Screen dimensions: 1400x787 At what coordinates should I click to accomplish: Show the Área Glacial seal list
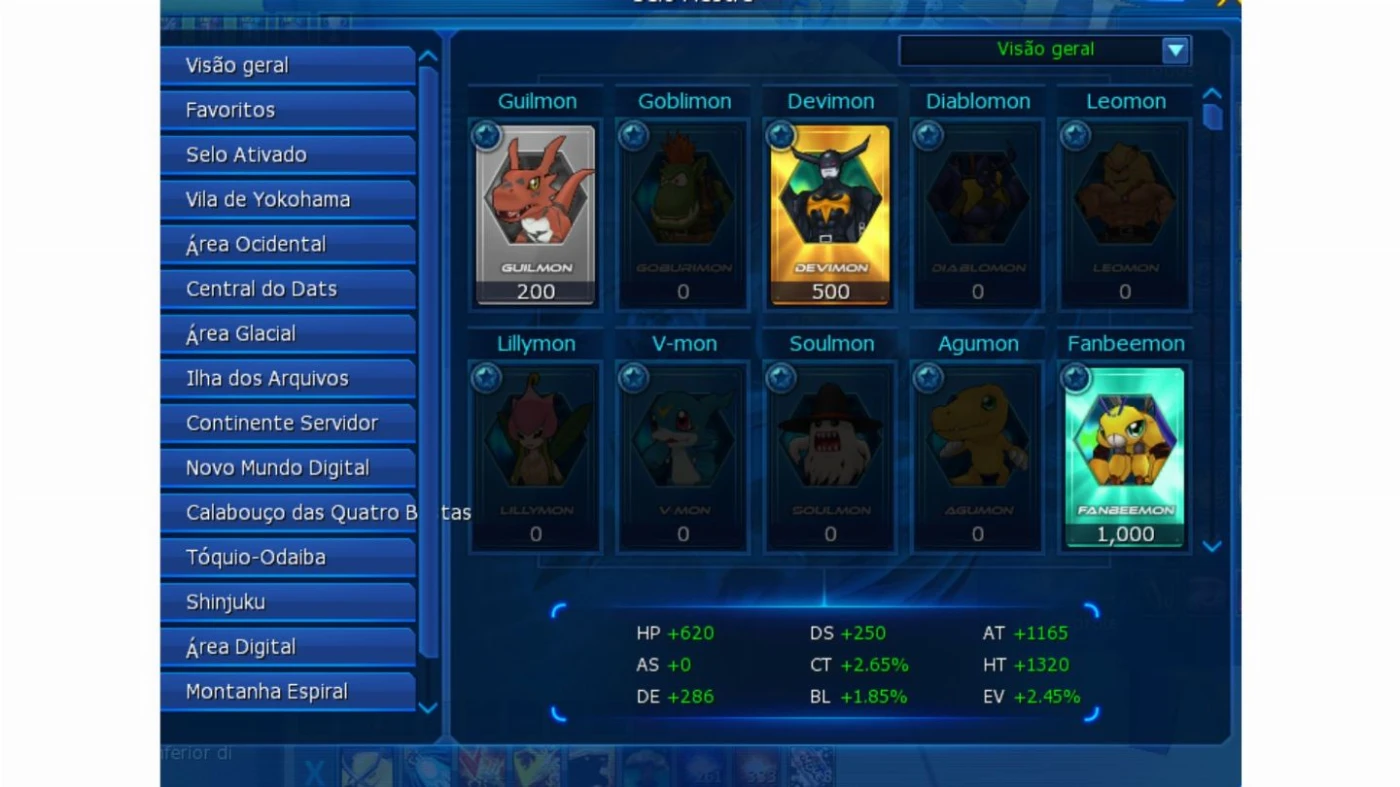[x=287, y=334]
